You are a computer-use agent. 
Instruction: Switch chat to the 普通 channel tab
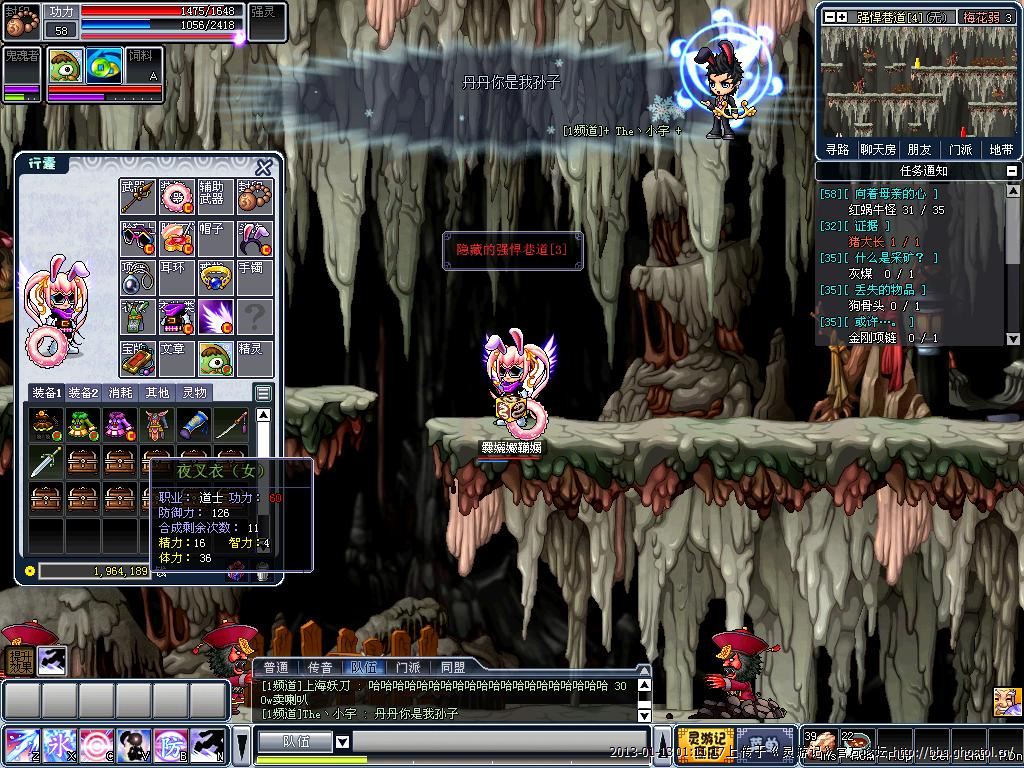[276, 667]
